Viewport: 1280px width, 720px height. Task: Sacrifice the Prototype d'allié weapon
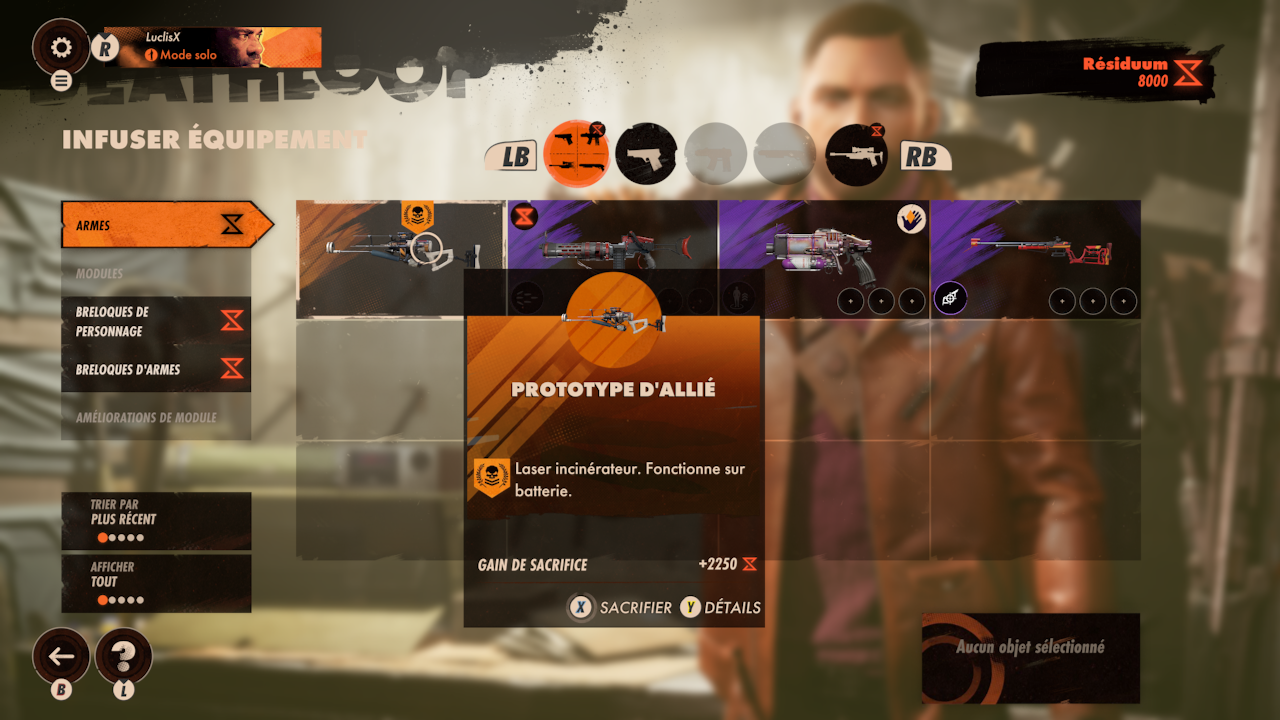621,607
